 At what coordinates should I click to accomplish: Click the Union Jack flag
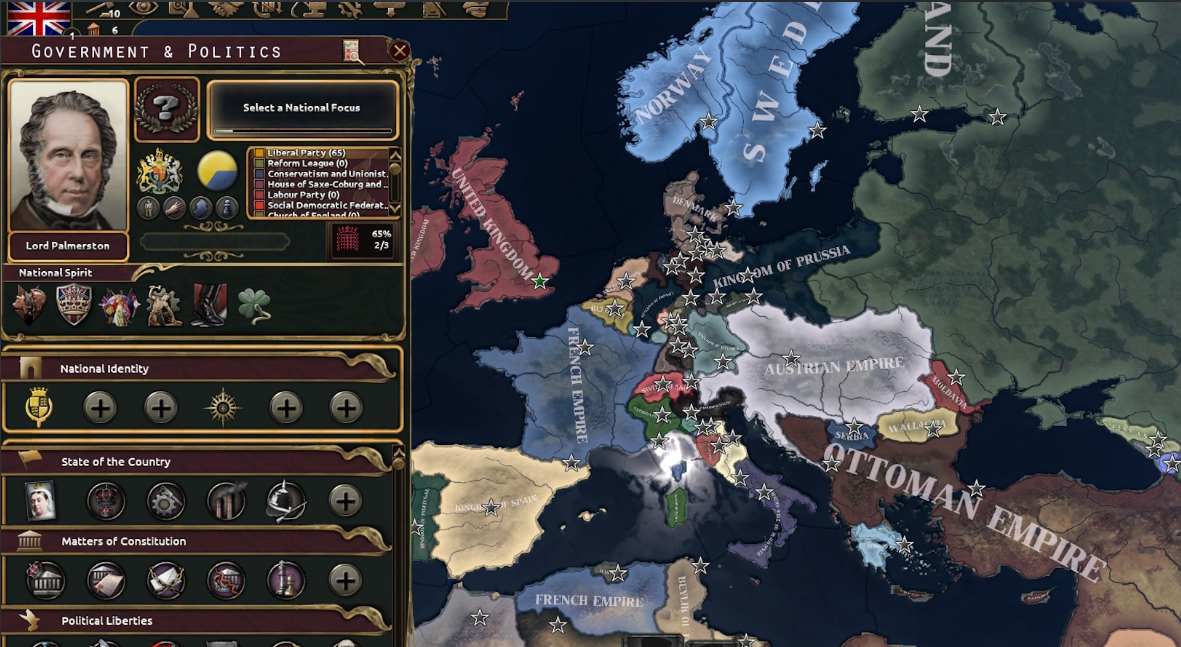[x=38, y=17]
